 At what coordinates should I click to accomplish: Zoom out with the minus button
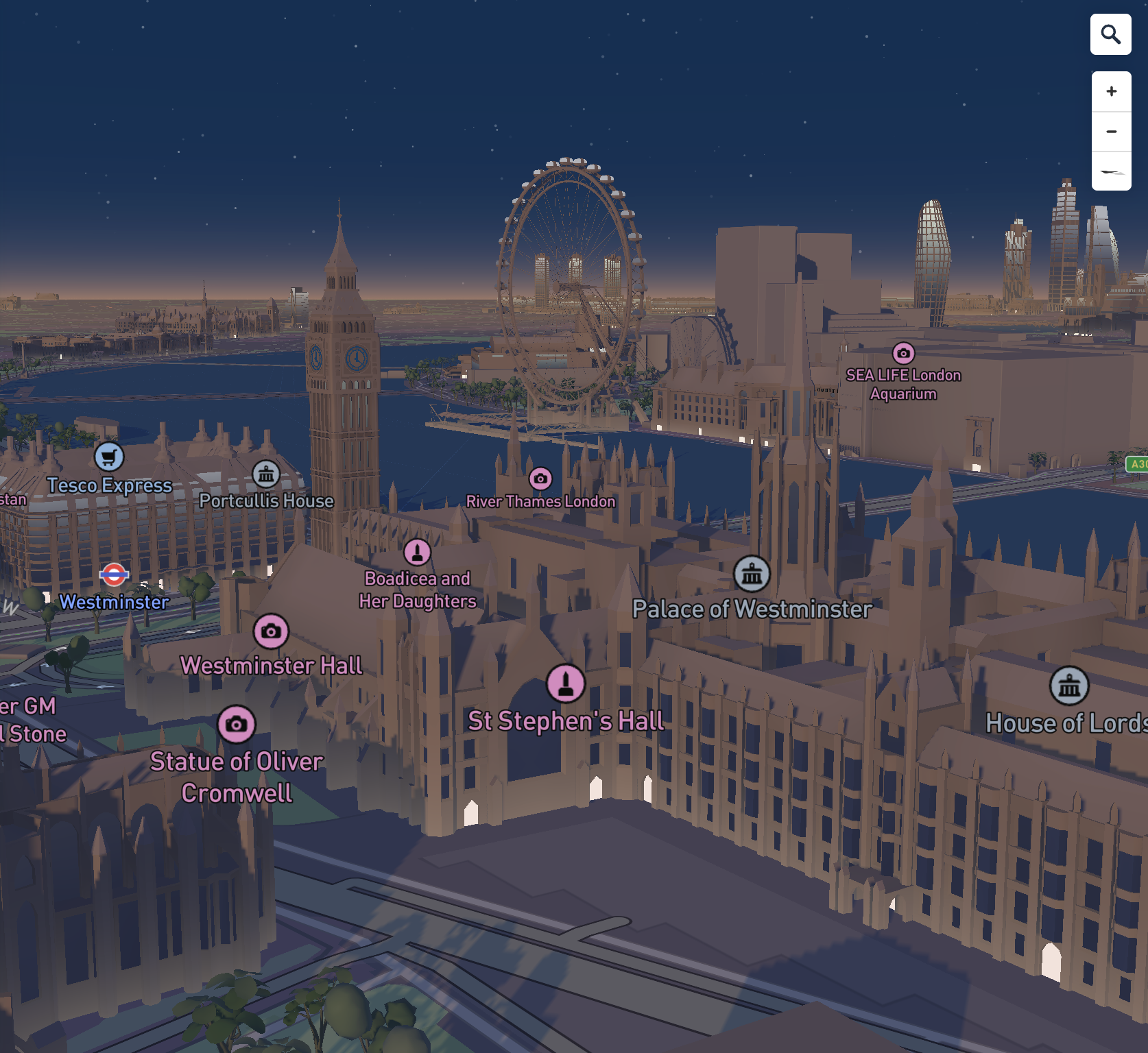point(1111,131)
